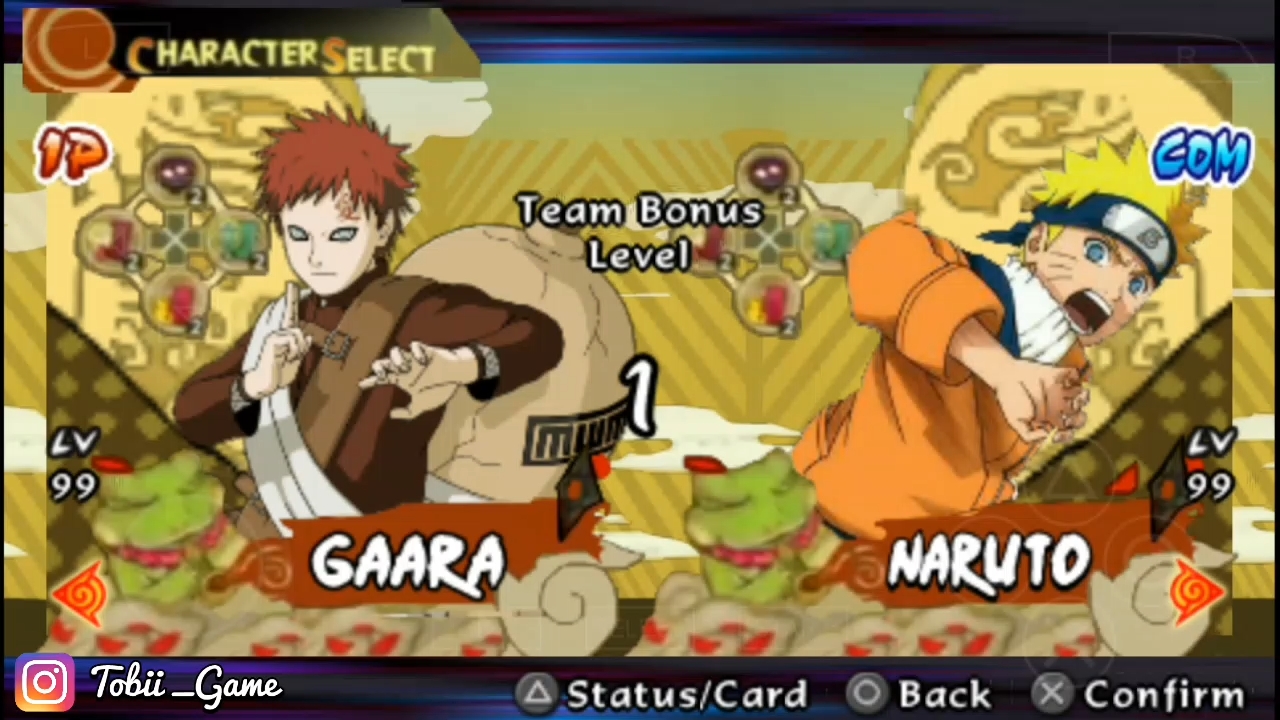Confirm the character selection
The width and height of the screenshot is (1280, 720).
[1163, 693]
